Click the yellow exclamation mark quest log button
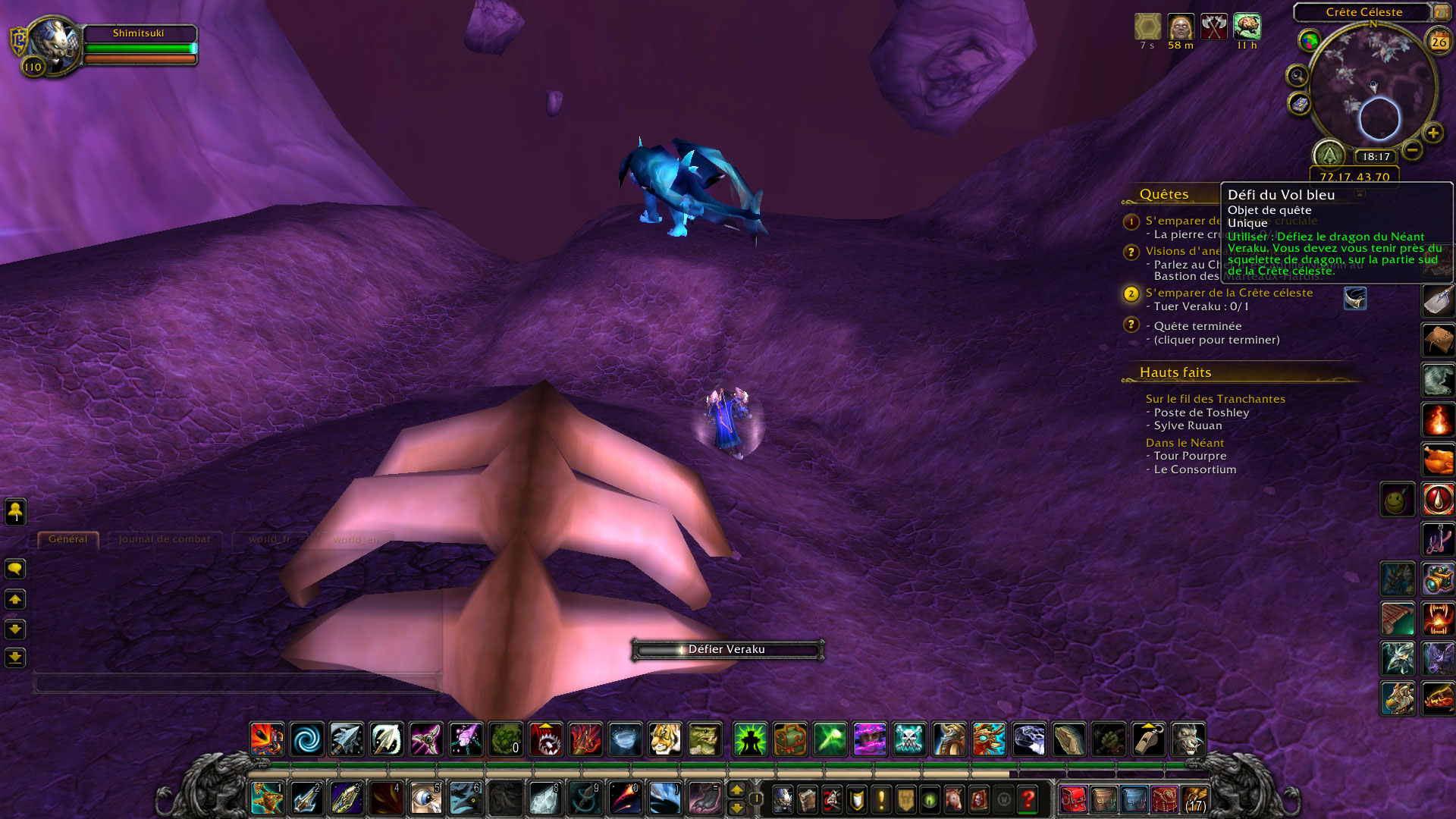The width and height of the screenshot is (1456, 819). 880,799
